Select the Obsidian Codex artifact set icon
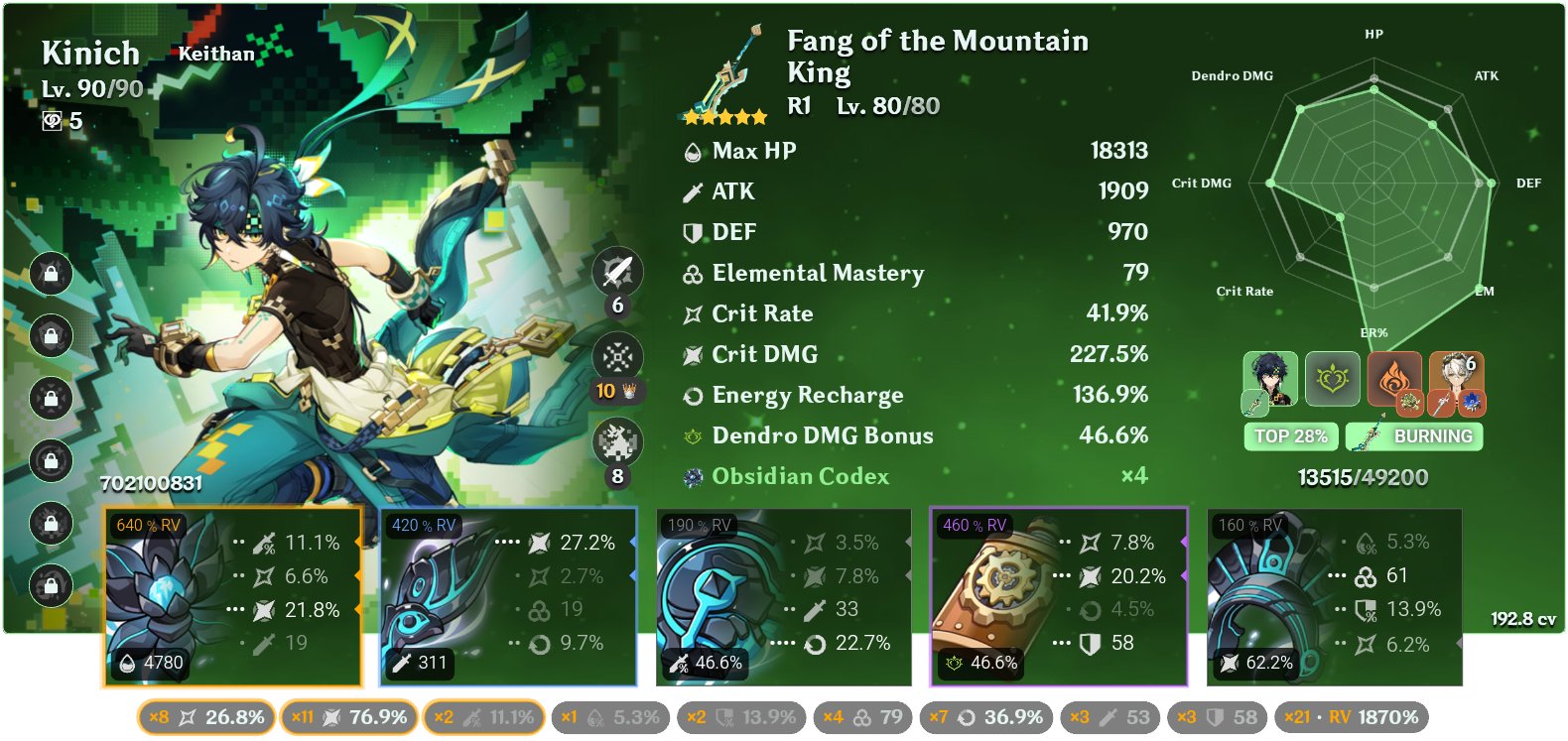The height and width of the screenshot is (741, 1568). 691,476
